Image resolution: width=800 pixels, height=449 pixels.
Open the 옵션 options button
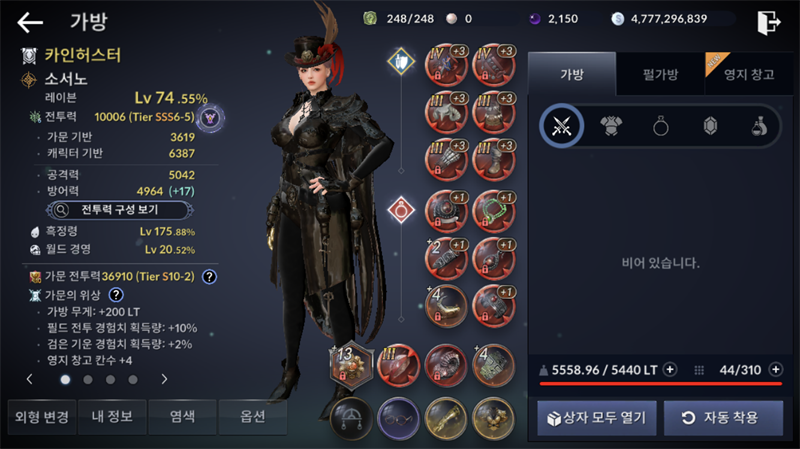tap(252, 416)
